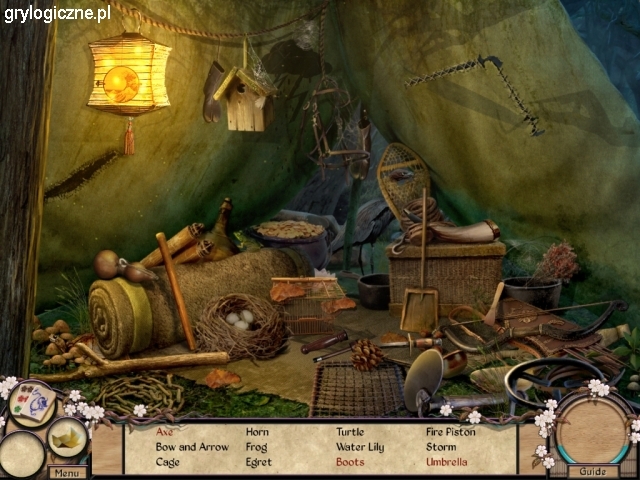
Task: Choose "Storm" from the item list
Action: tap(441, 447)
